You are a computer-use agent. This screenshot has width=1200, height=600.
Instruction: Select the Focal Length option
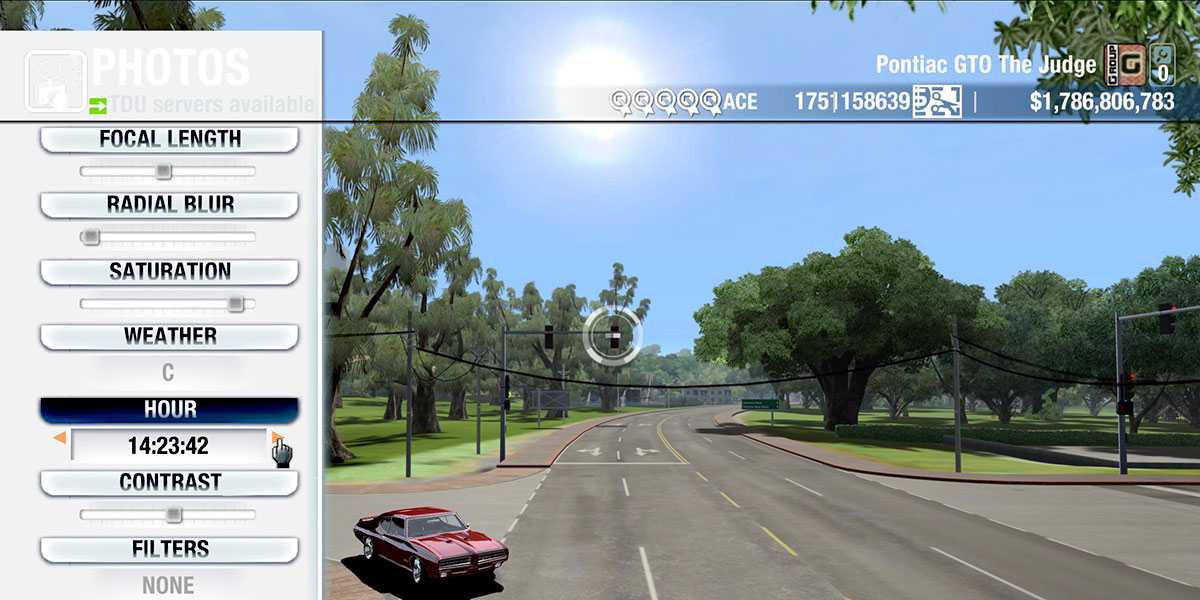pyautogui.click(x=169, y=139)
